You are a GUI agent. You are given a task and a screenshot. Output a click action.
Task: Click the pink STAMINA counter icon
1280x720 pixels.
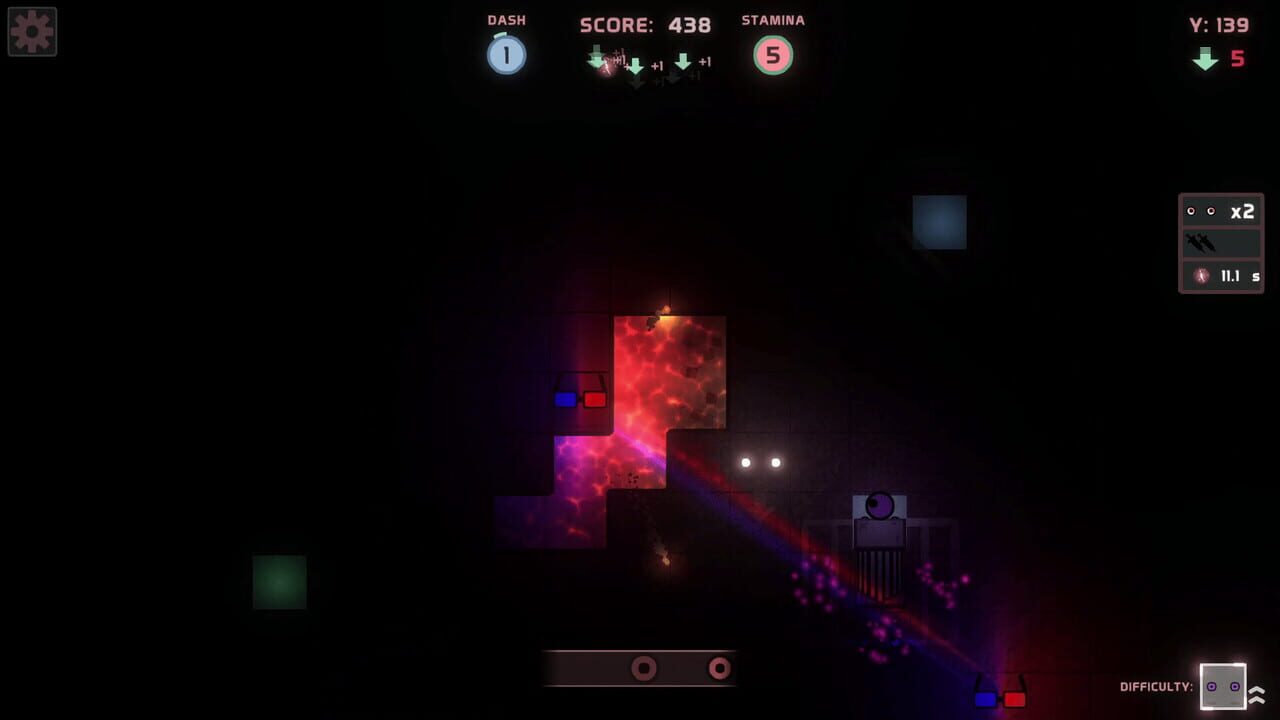(772, 57)
